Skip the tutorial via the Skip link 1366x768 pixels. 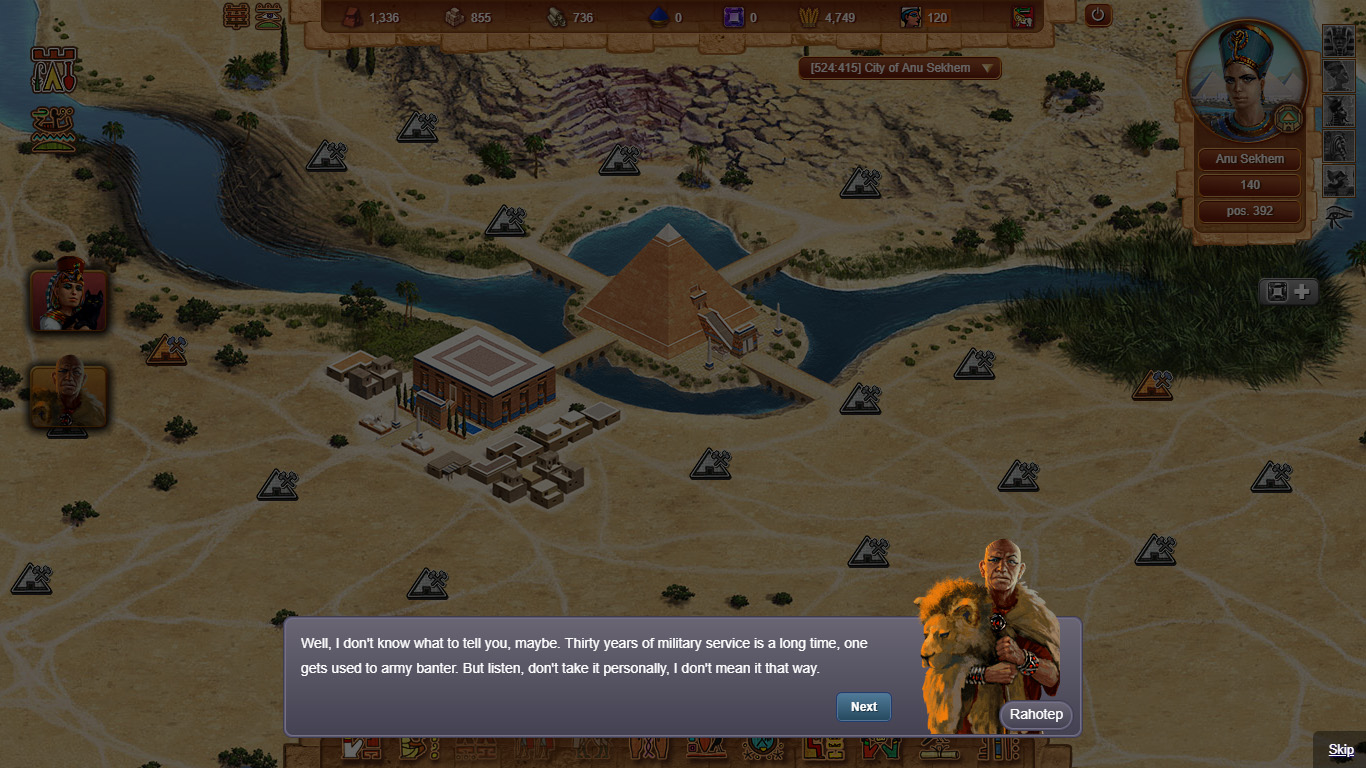coord(1340,750)
